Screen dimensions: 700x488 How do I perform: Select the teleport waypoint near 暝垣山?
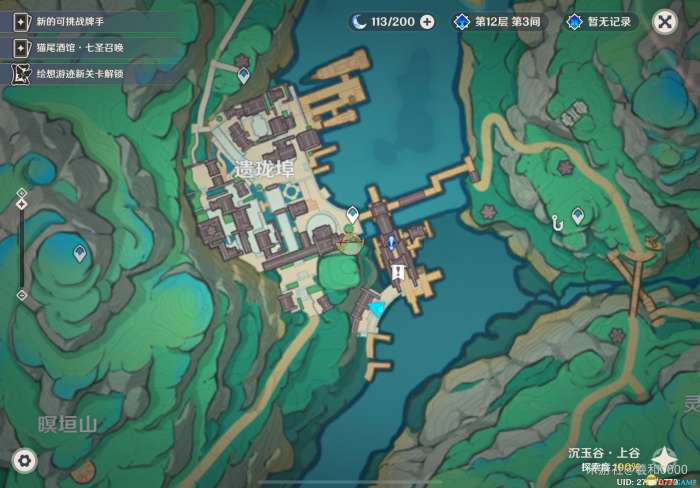pos(80,255)
